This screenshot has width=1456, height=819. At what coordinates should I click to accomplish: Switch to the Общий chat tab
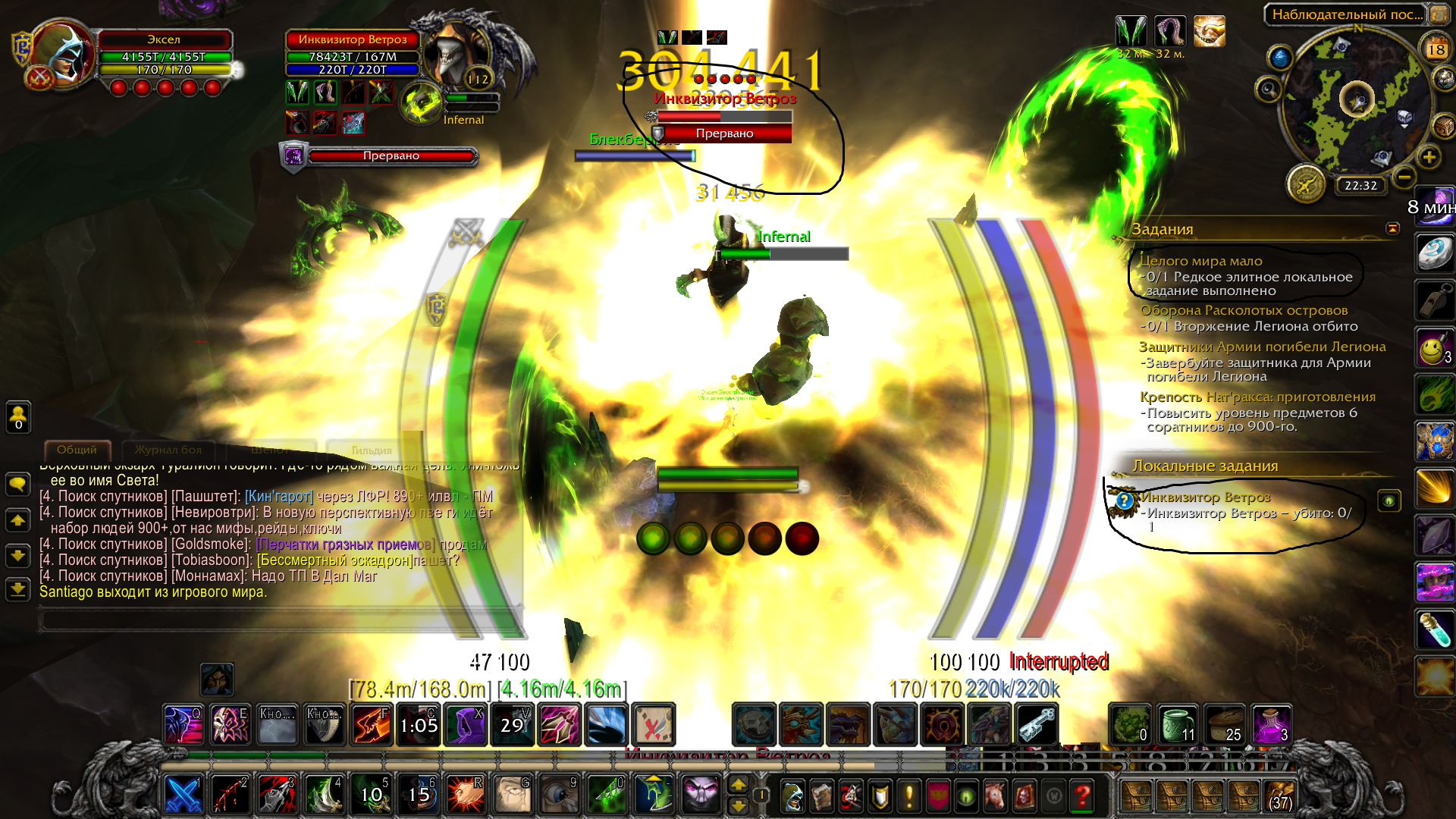click(x=77, y=450)
